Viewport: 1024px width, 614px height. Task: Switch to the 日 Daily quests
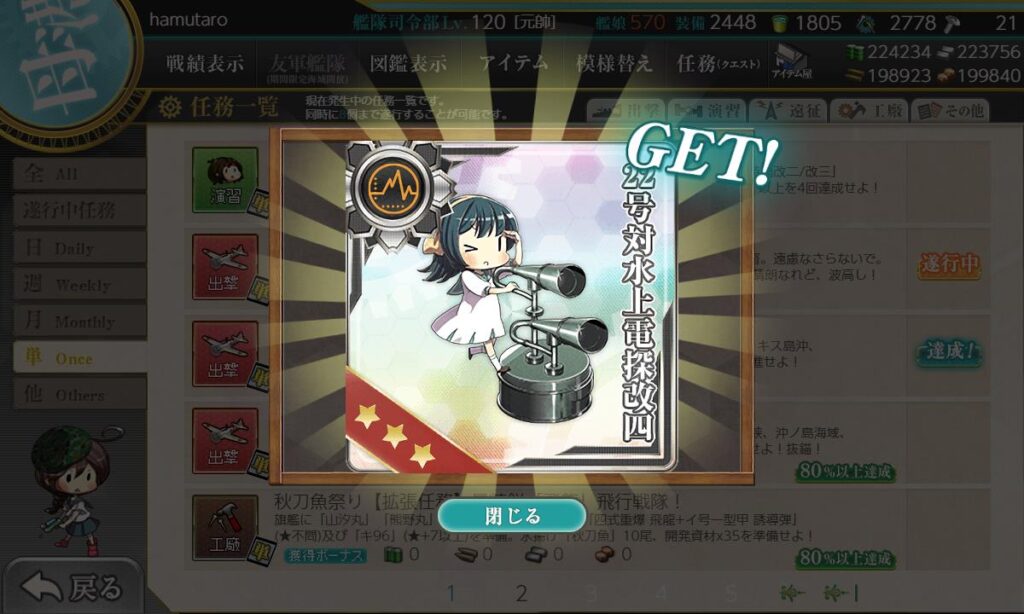pyautogui.click(x=78, y=247)
